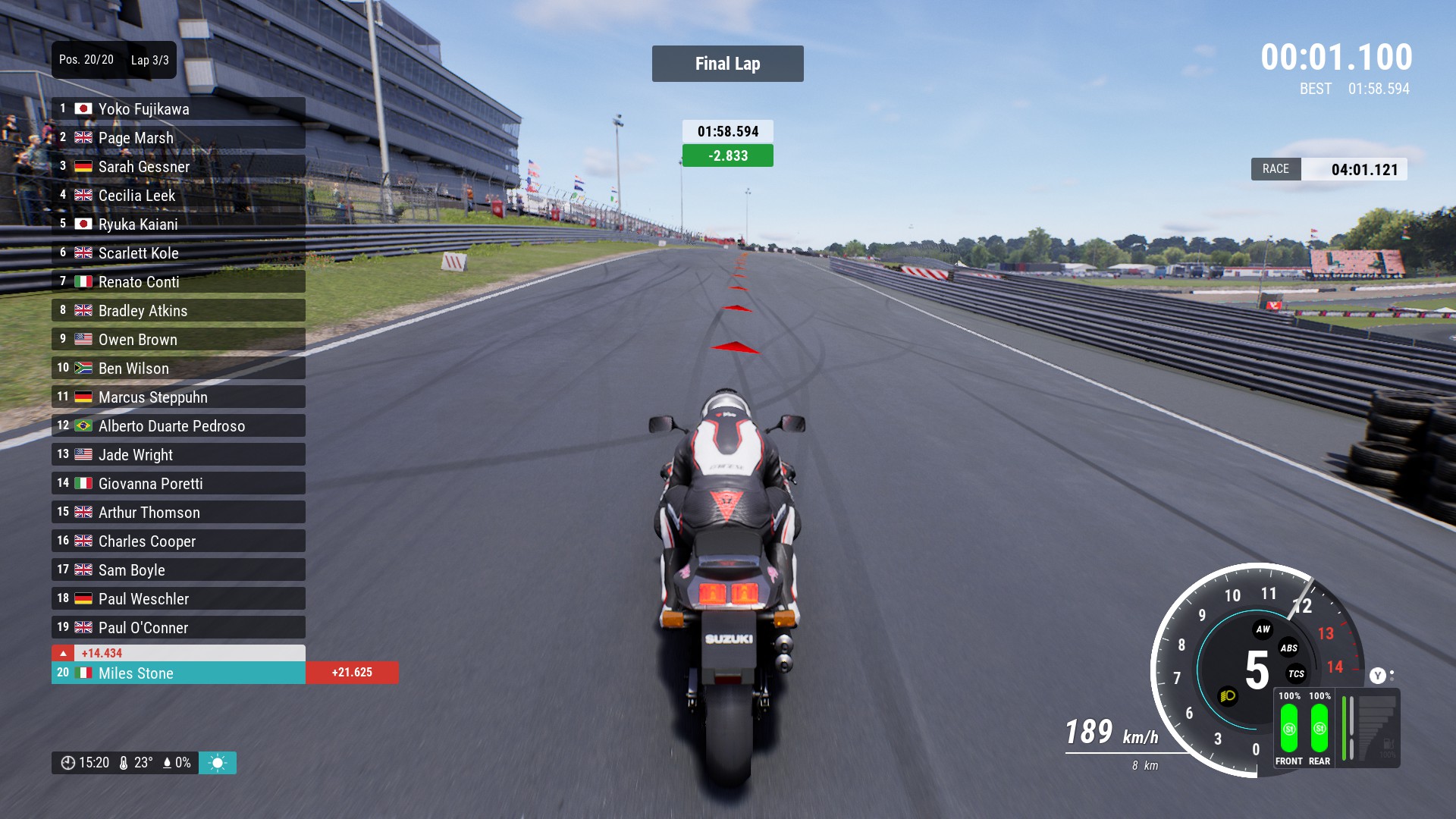This screenshot has height=819, width=1456.
Task: Choose Giovanna Poretti in the standings
Action: [178, 484]
